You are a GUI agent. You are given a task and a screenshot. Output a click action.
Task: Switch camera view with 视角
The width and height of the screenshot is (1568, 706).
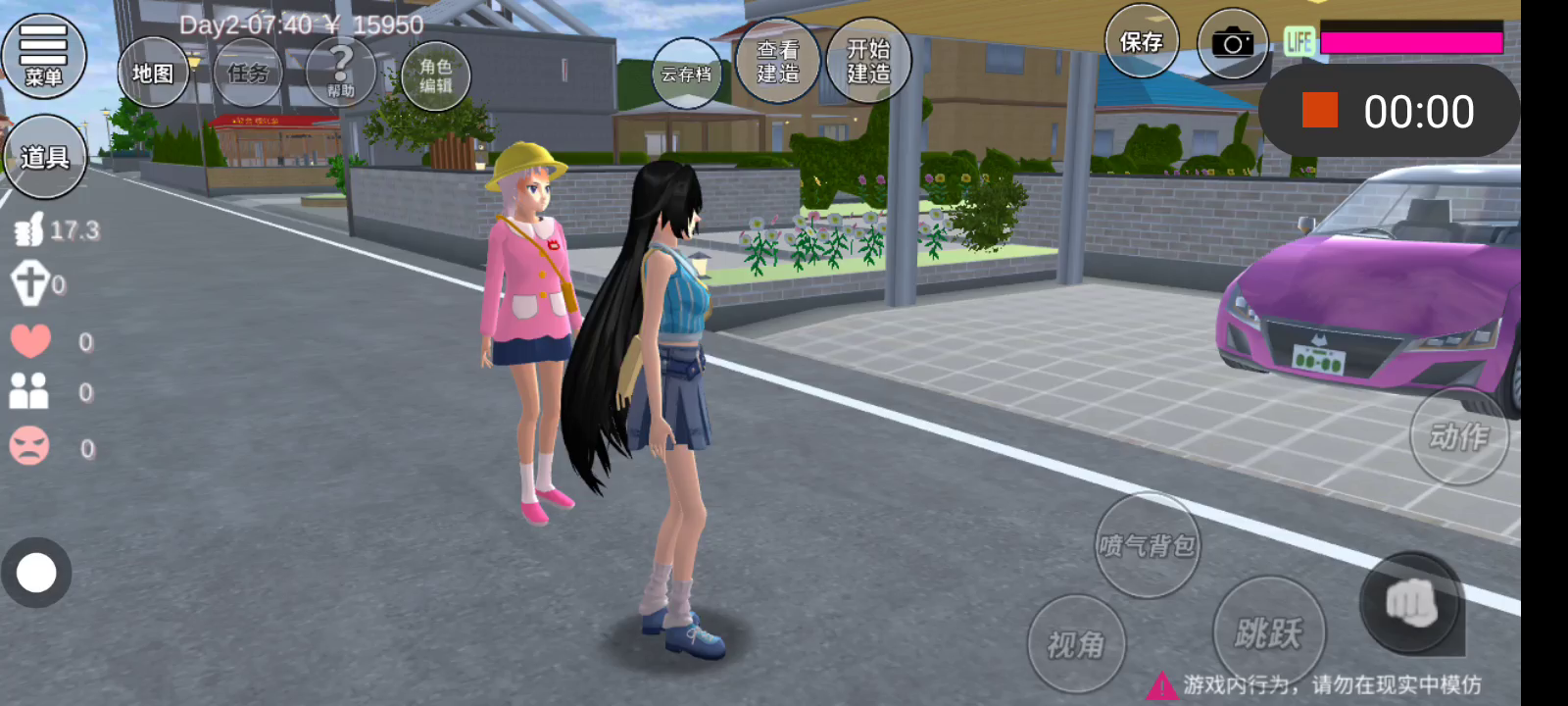[x=1076, y=644]
